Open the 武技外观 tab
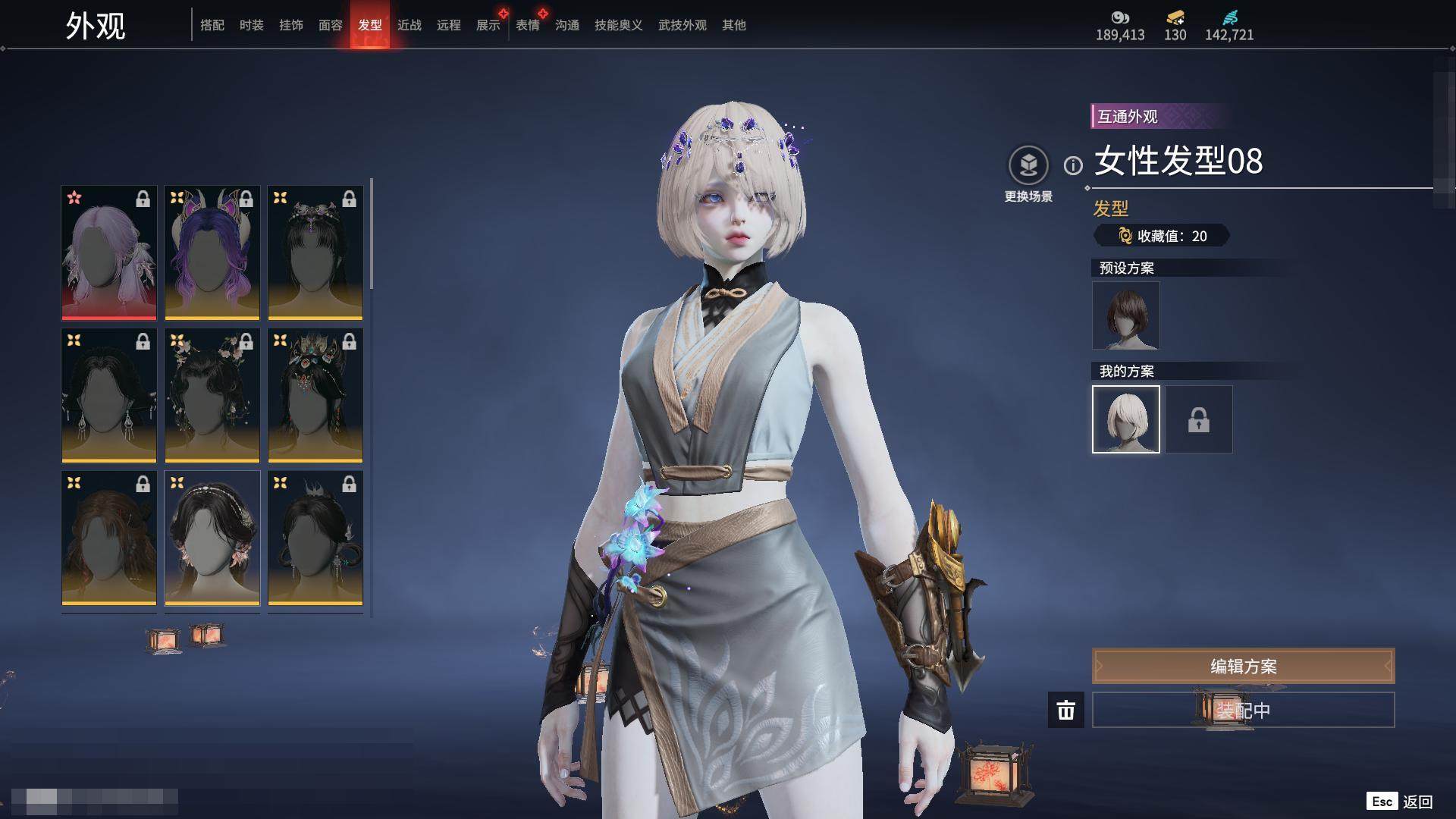Image resolution: width=1456 pixels, height=819 pixels. [682, 25]
